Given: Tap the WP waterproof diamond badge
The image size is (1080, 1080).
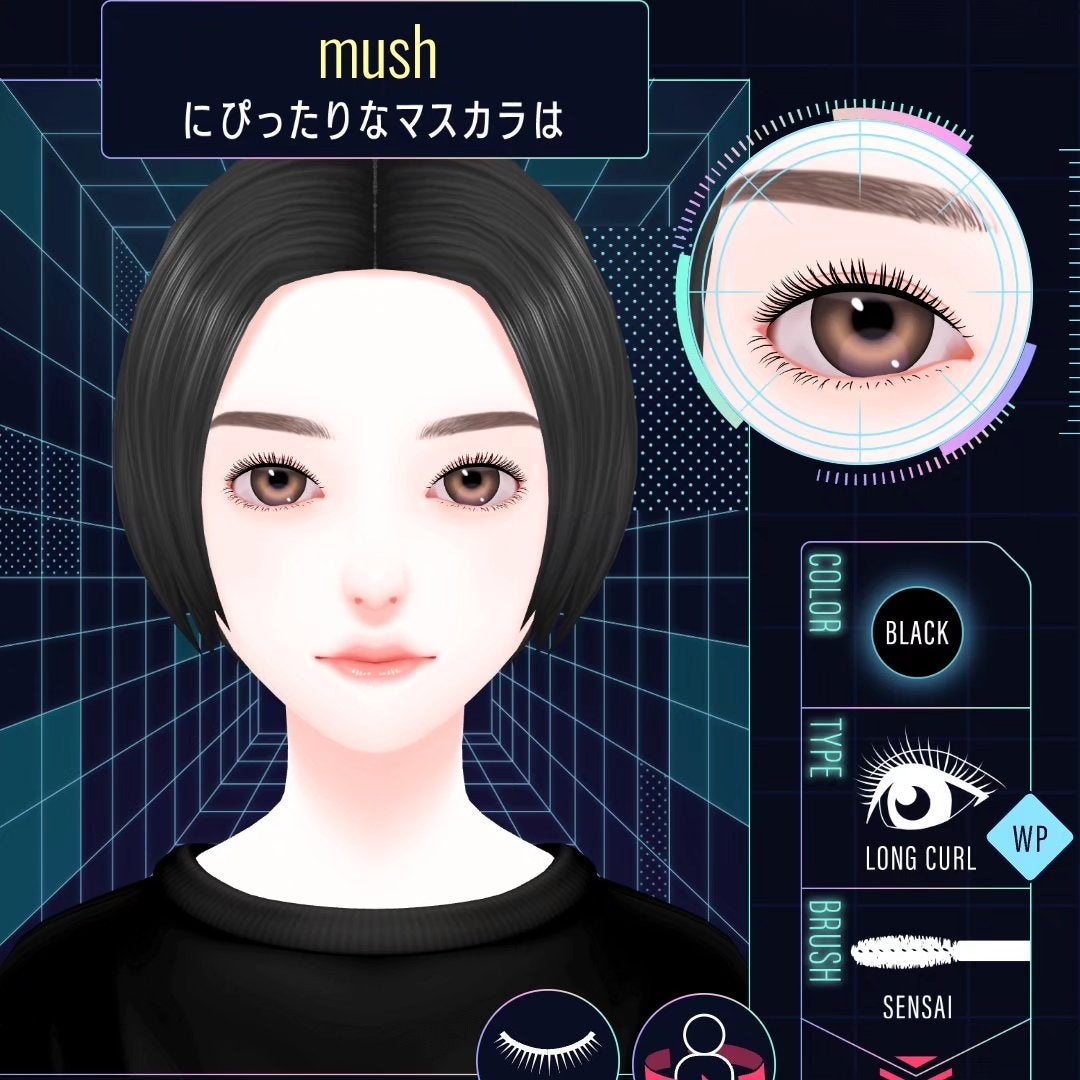Looking at the screenshot, I should tap(1029, 838).
